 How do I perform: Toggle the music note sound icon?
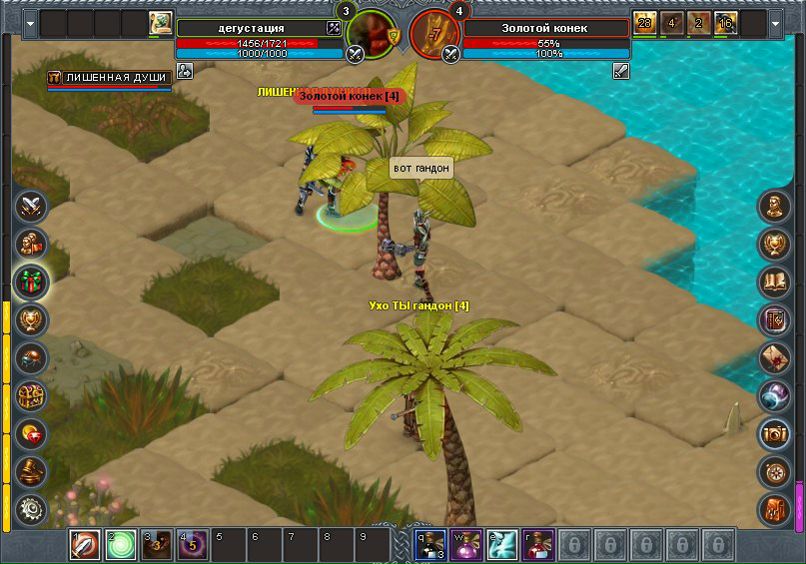click(x=774, y=510)
